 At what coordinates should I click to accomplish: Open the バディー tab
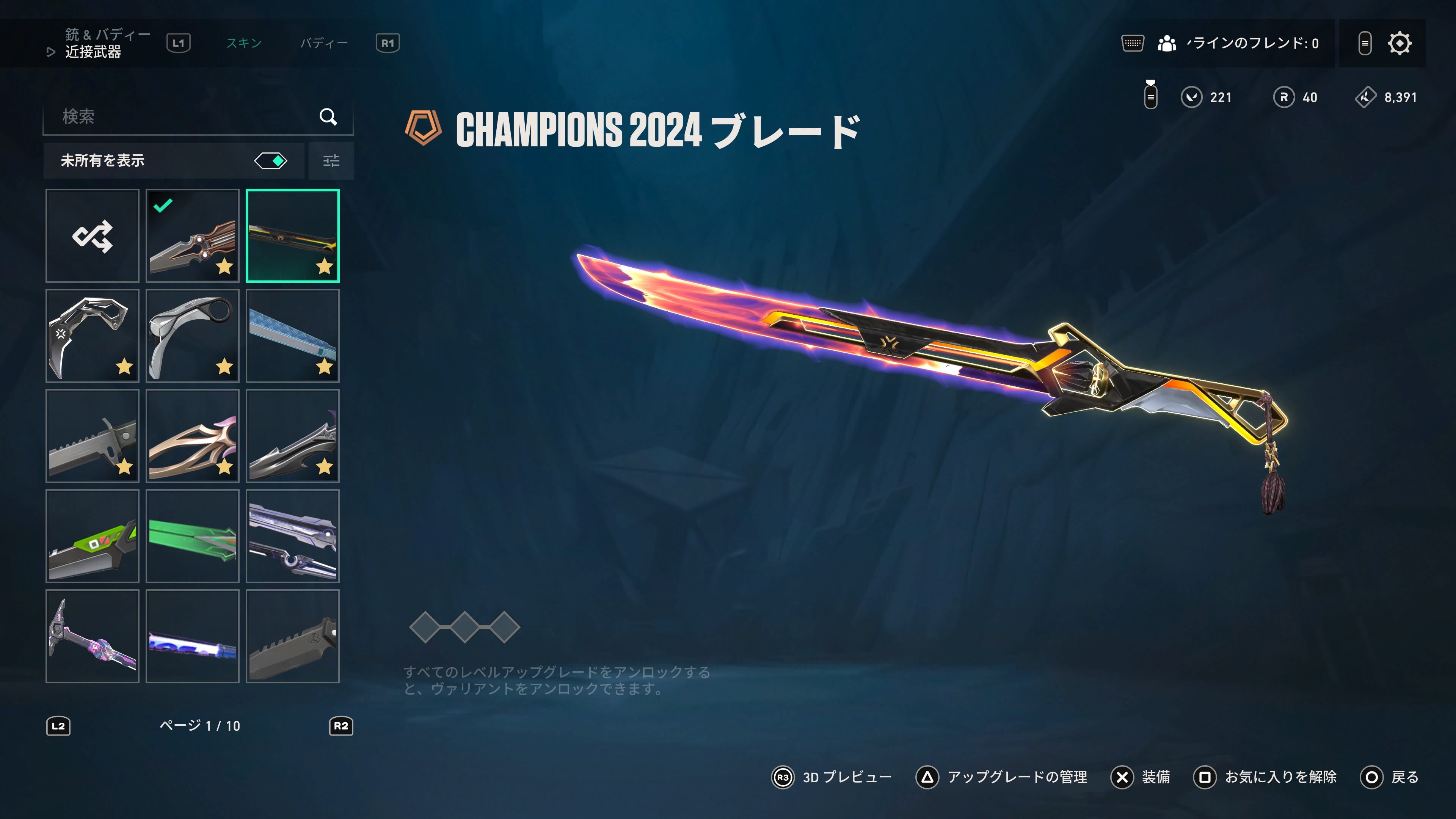click(324, 43)
